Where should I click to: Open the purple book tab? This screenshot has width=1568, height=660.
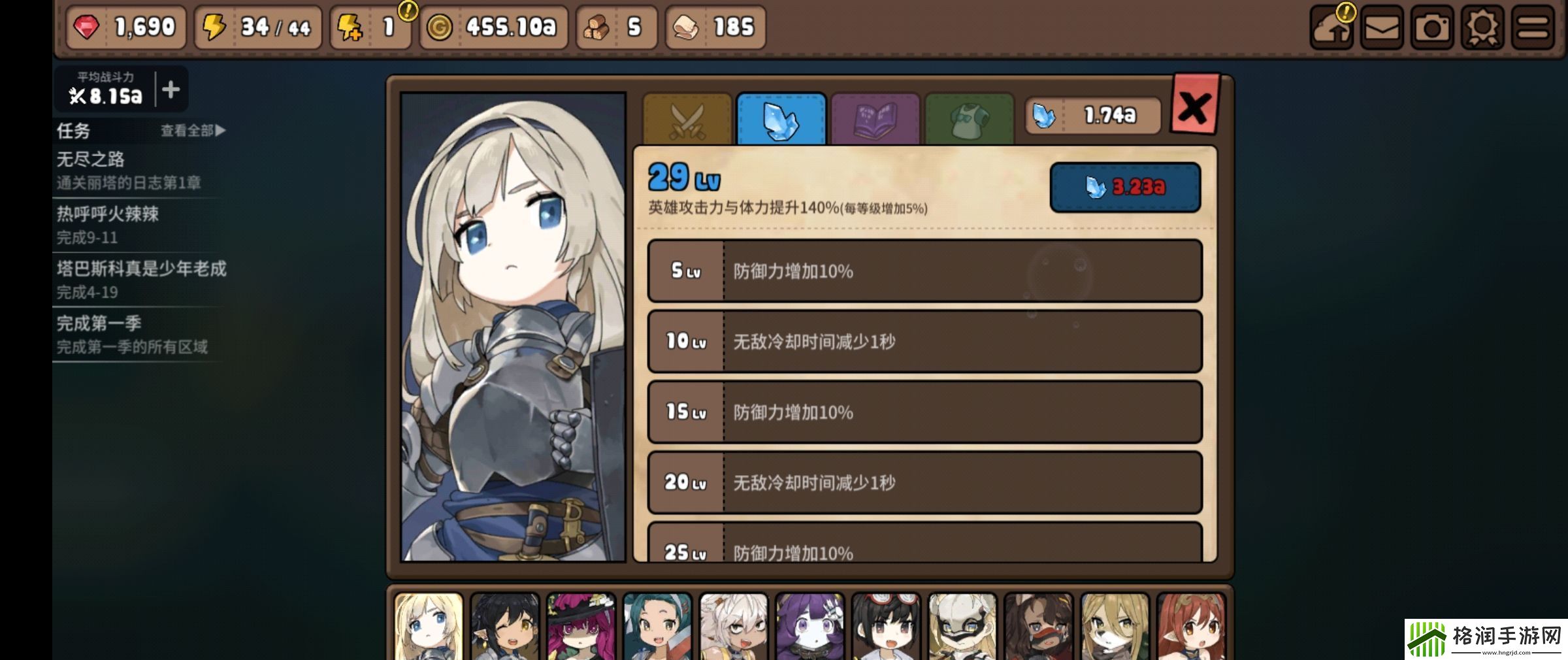coord(875,120)
